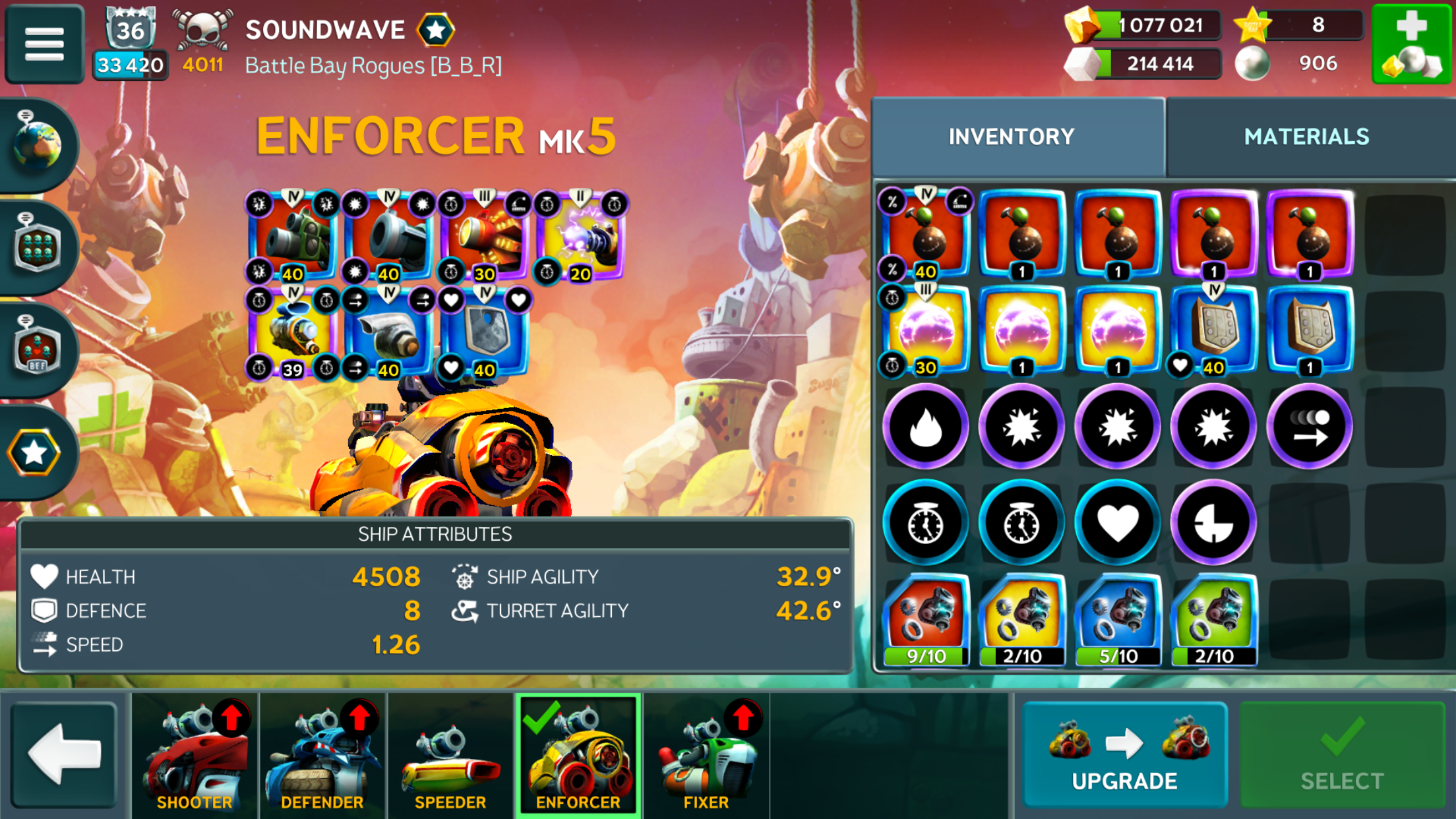This screenshot has height=819, width=1456.
Task: Select the speed arrow perk in inventory
Action: pyautogui.click(x=1309, y=427)
